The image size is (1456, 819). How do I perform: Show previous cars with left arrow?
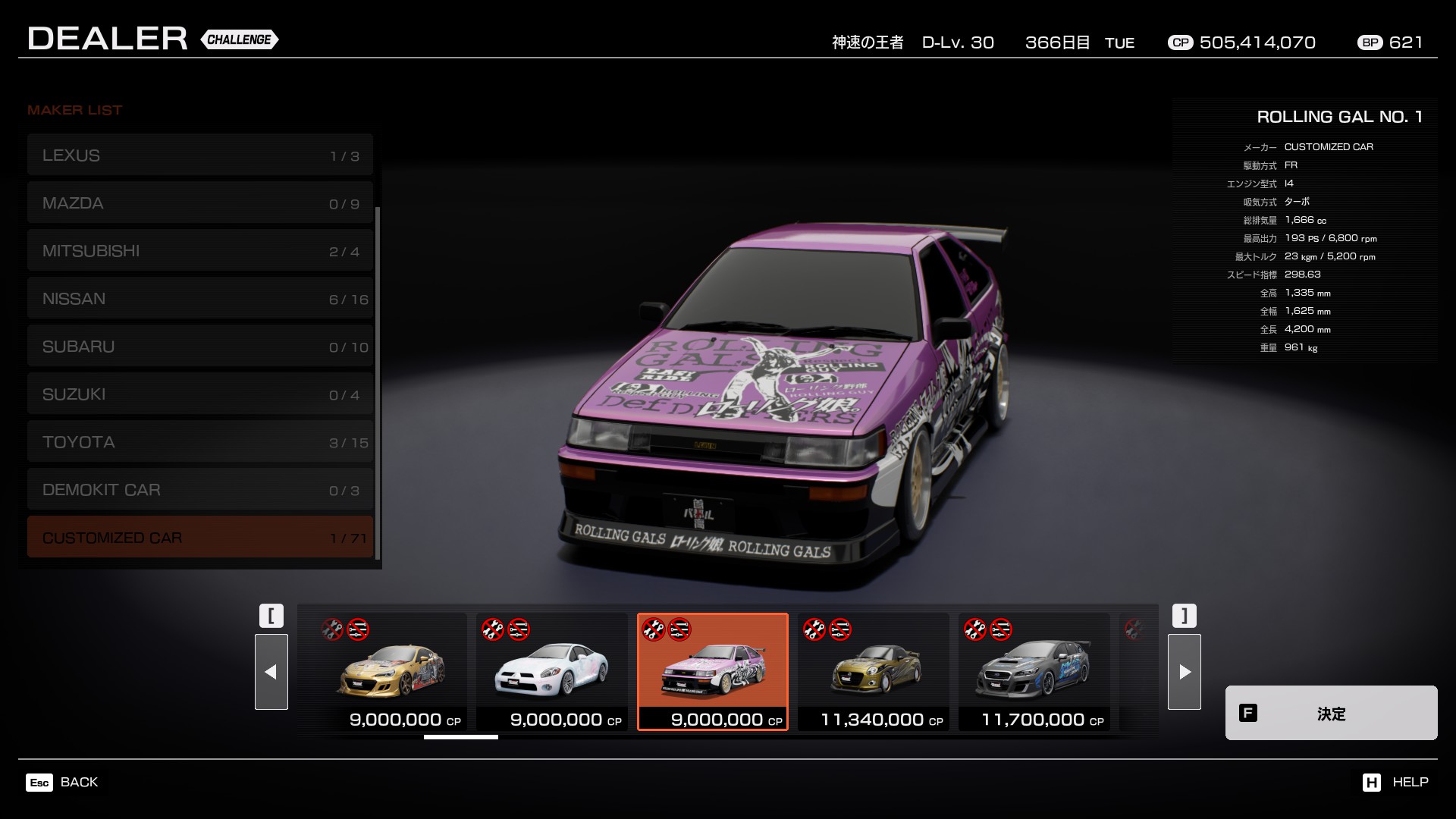point(271,672)
